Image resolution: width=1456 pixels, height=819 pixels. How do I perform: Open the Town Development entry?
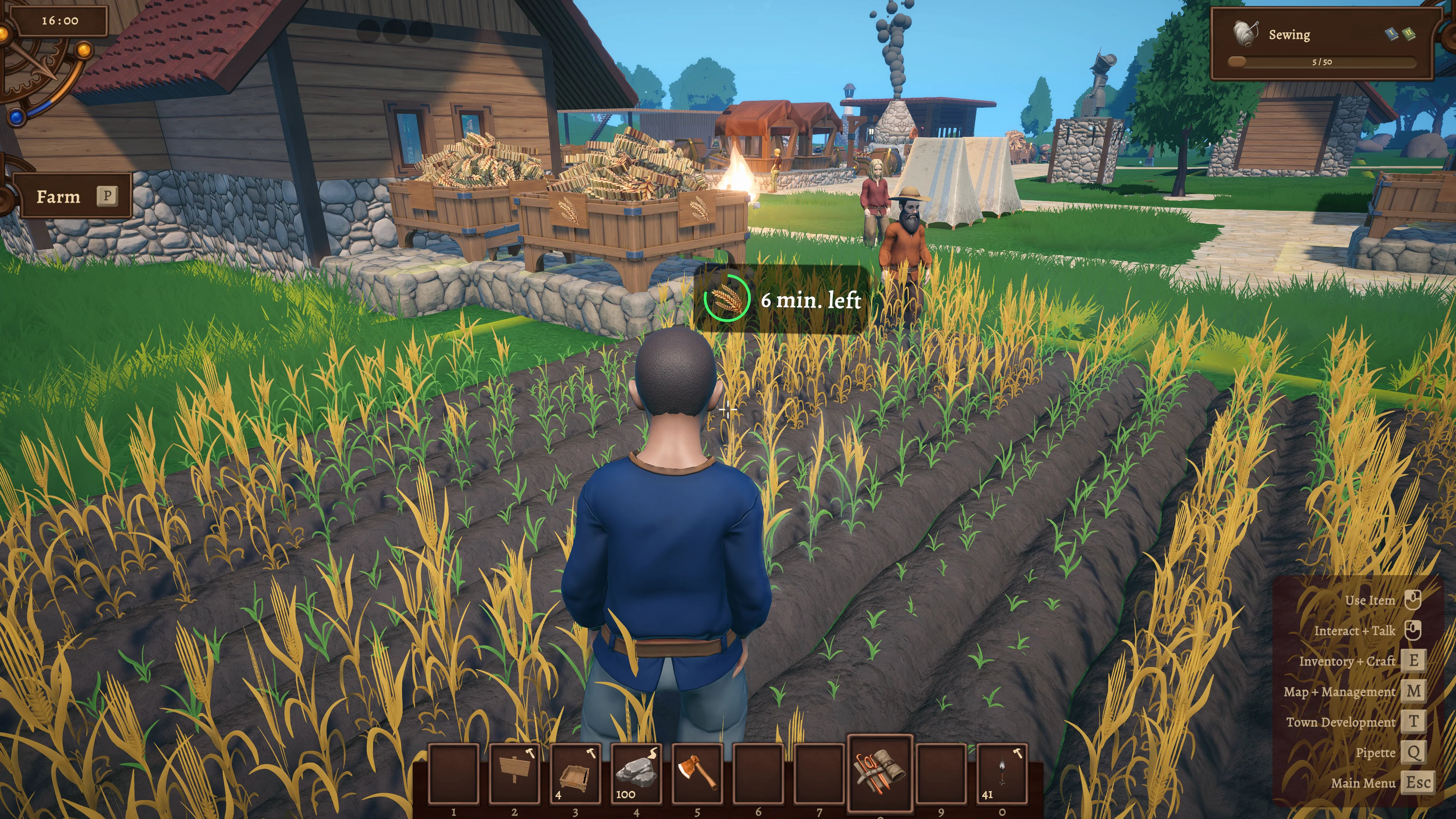(1341, 722)
